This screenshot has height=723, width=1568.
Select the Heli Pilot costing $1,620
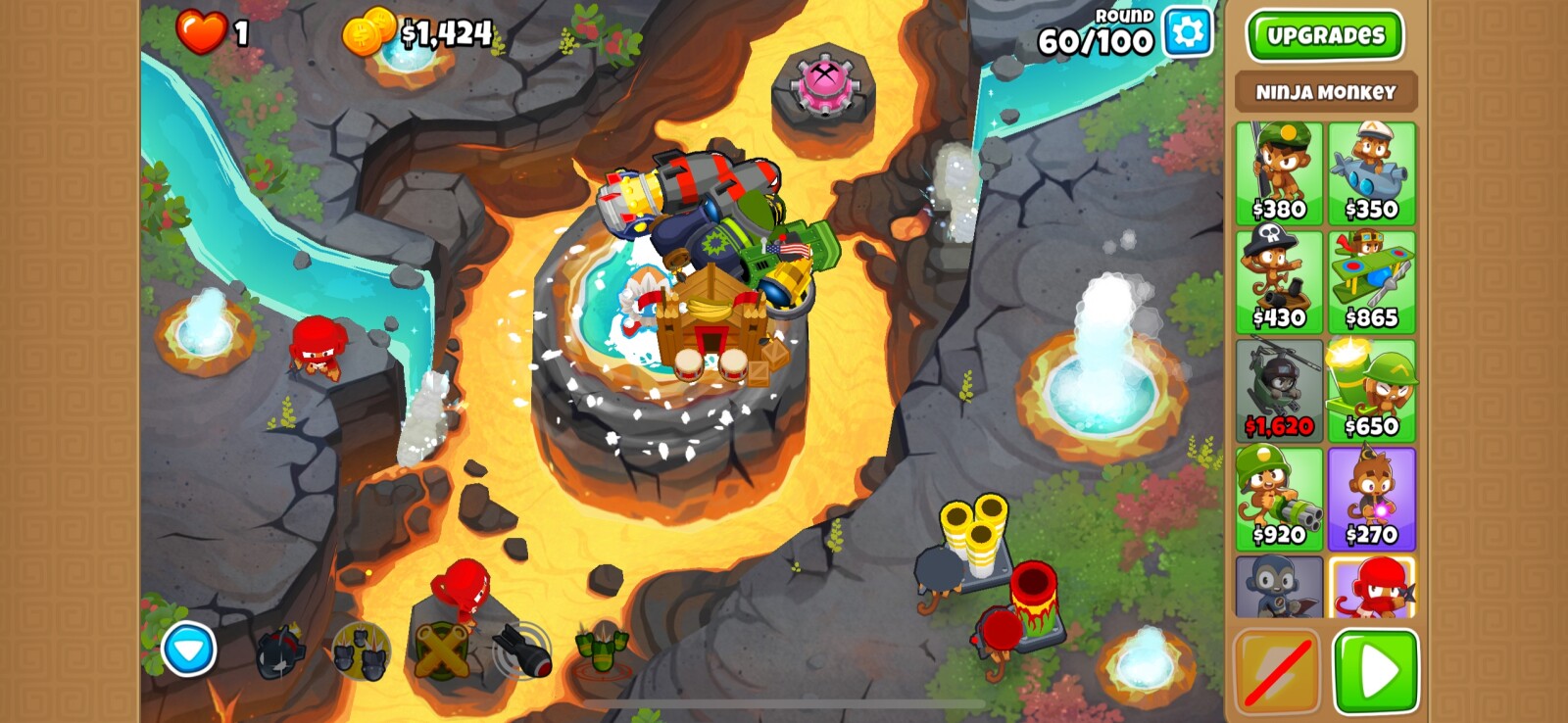tap(1279, 391)
